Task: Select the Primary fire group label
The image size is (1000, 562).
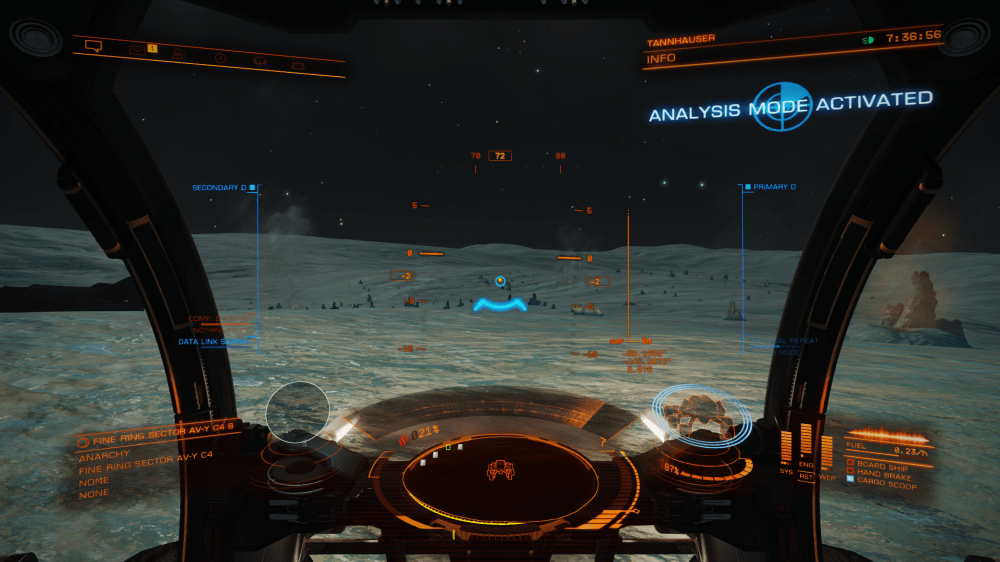Action: 772,187
